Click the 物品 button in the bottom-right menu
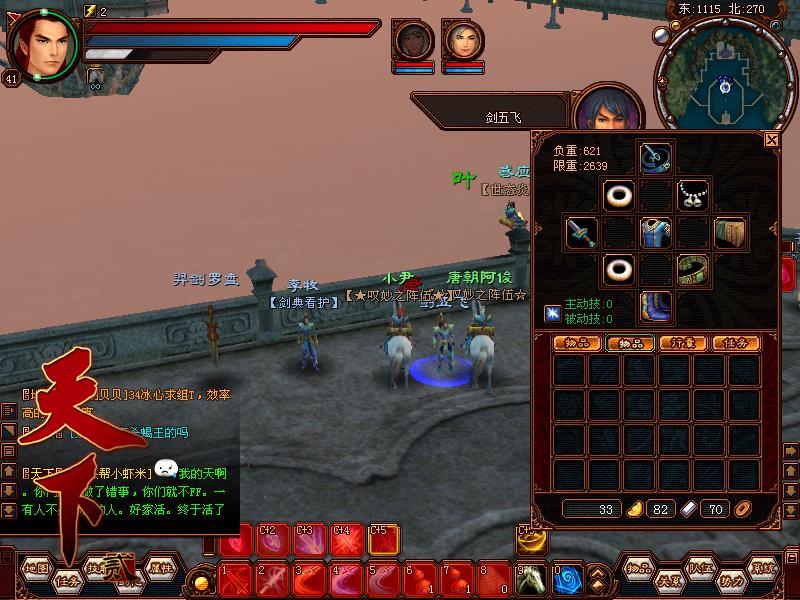Screen dimensions: 800x600 coord(640,567)
